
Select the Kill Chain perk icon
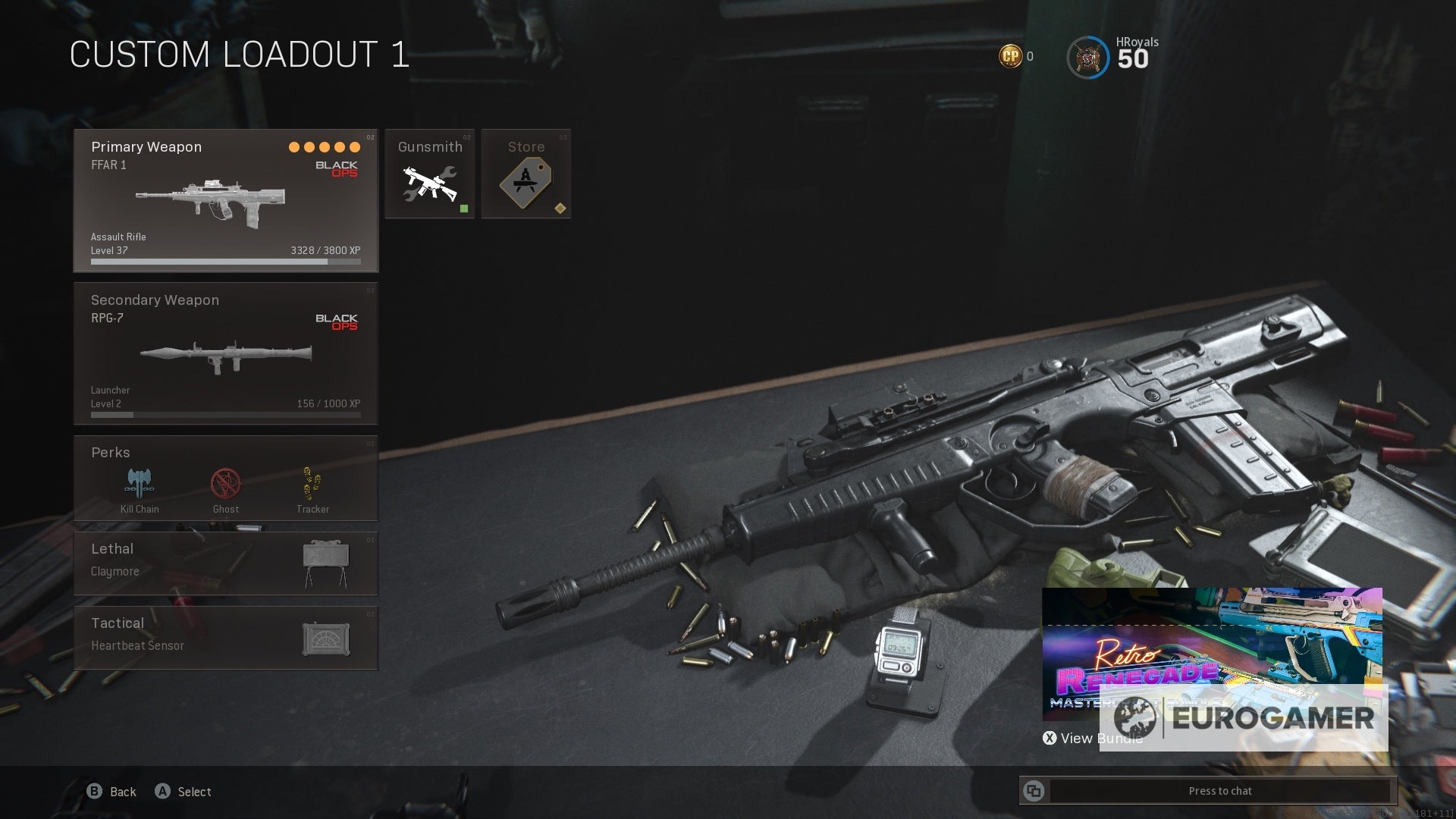137,483
